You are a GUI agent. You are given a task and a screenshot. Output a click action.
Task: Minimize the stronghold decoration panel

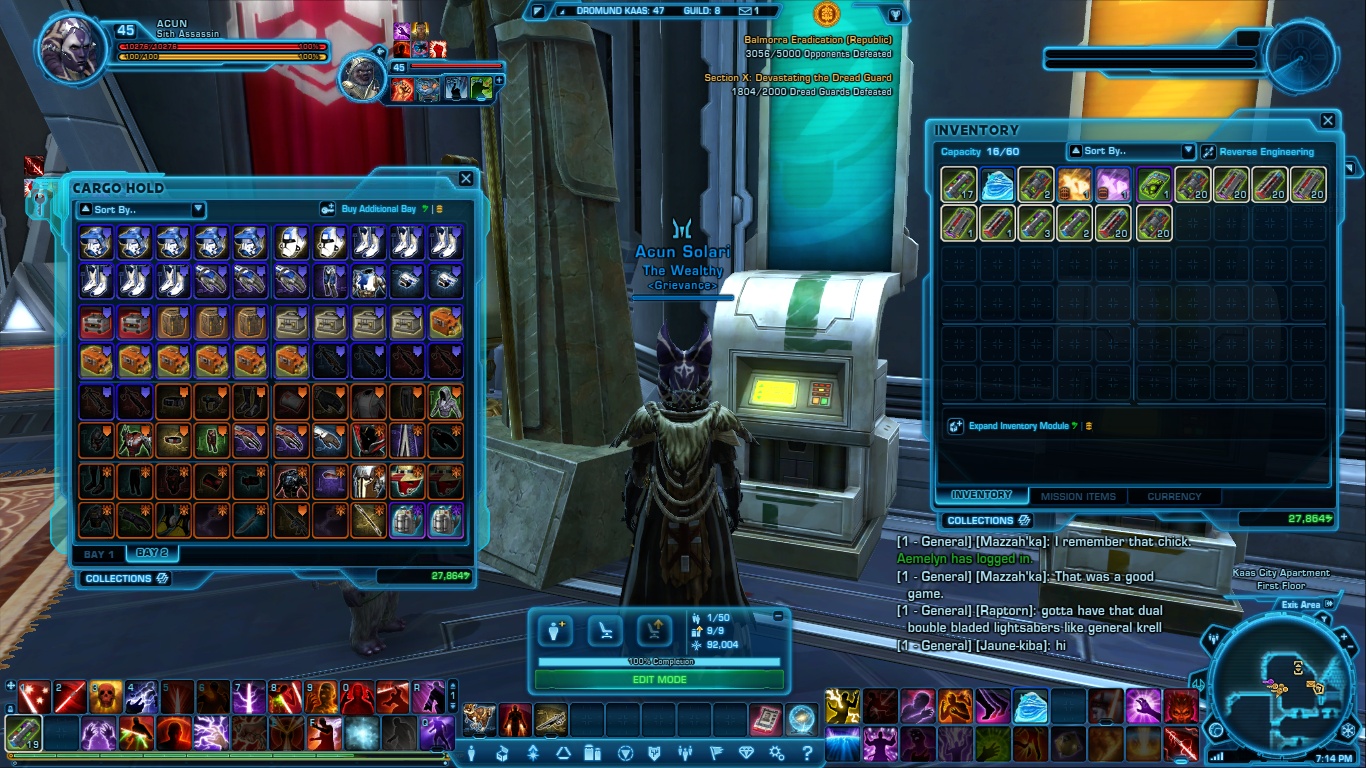point(778,617)
